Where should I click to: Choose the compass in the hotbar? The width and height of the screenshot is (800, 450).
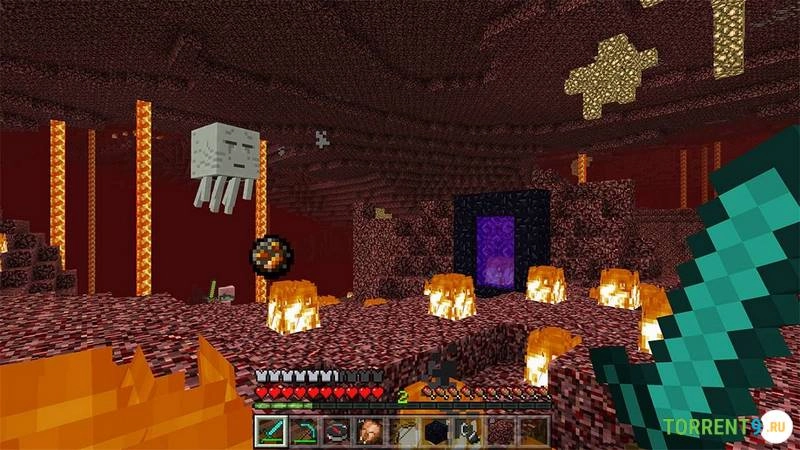338,431
